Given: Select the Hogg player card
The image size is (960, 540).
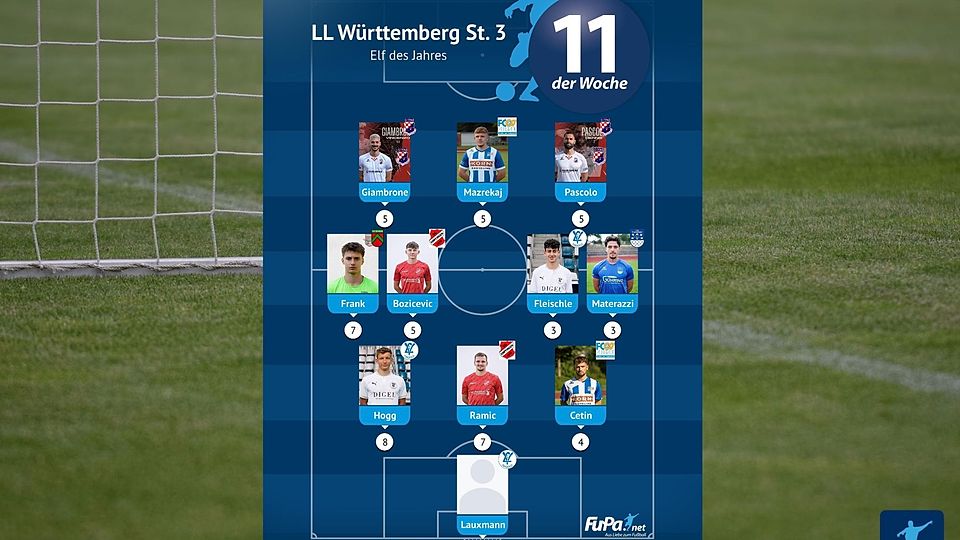Looking at the screenshot, I should click(x=385, y=382).
